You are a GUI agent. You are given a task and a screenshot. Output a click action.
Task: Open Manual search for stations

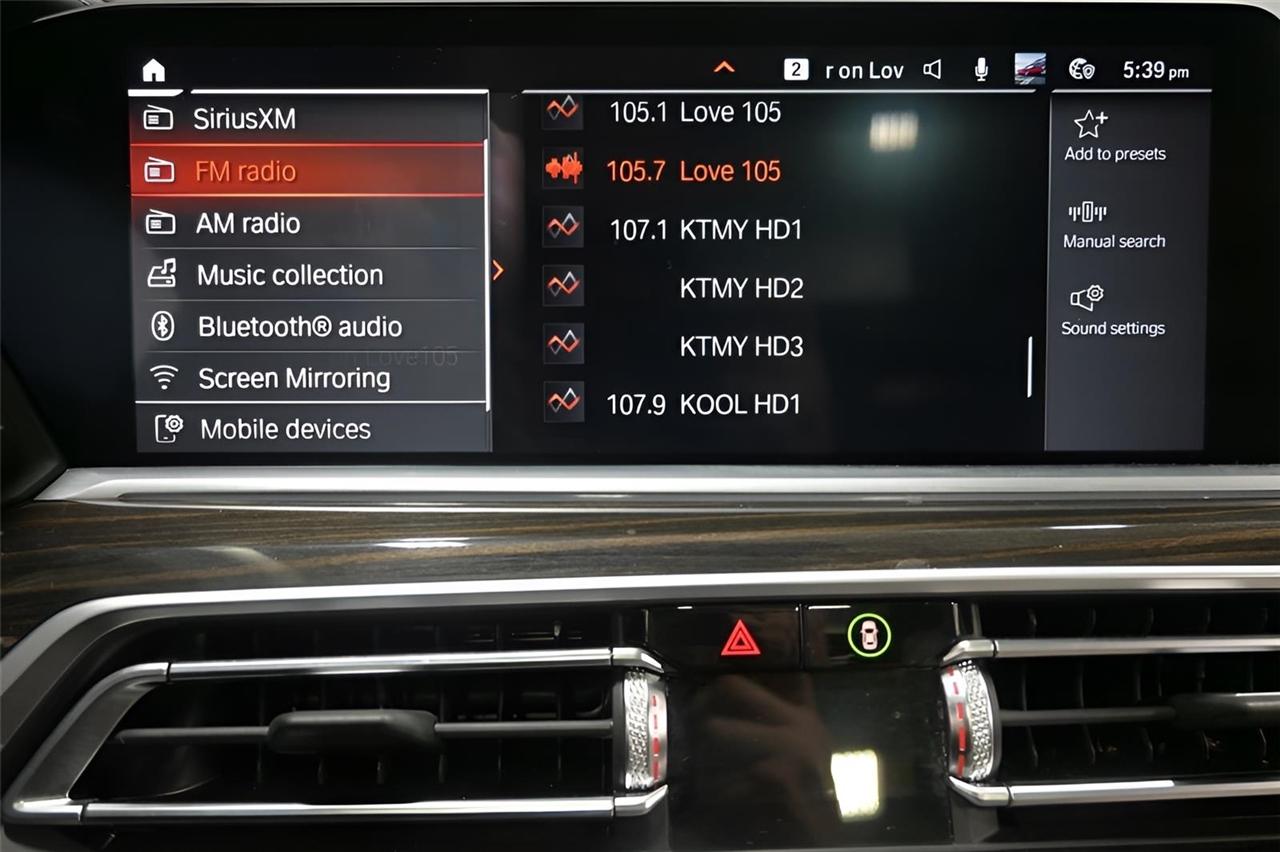1113,224
